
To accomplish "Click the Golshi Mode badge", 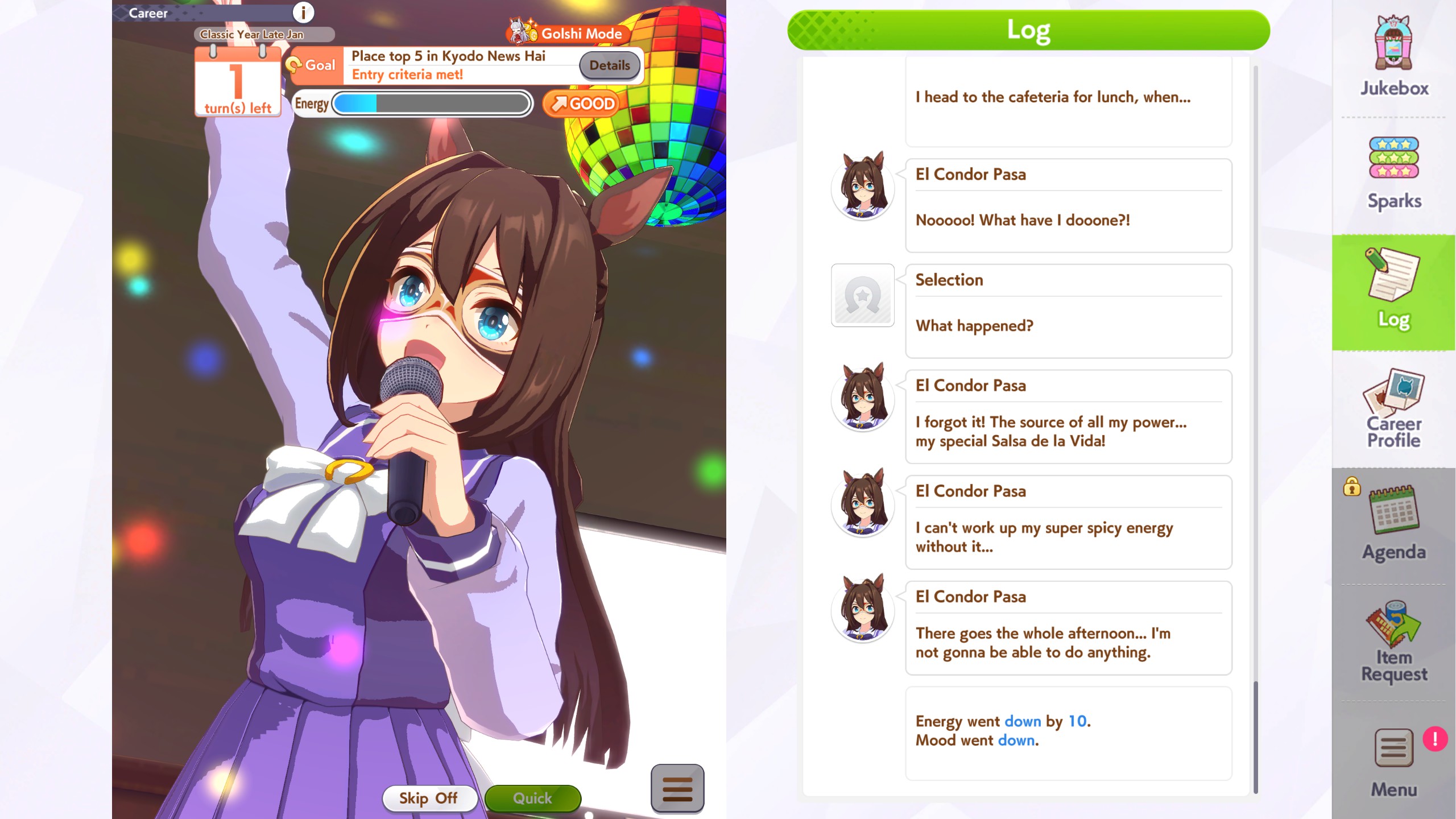I will click(569, 34).
